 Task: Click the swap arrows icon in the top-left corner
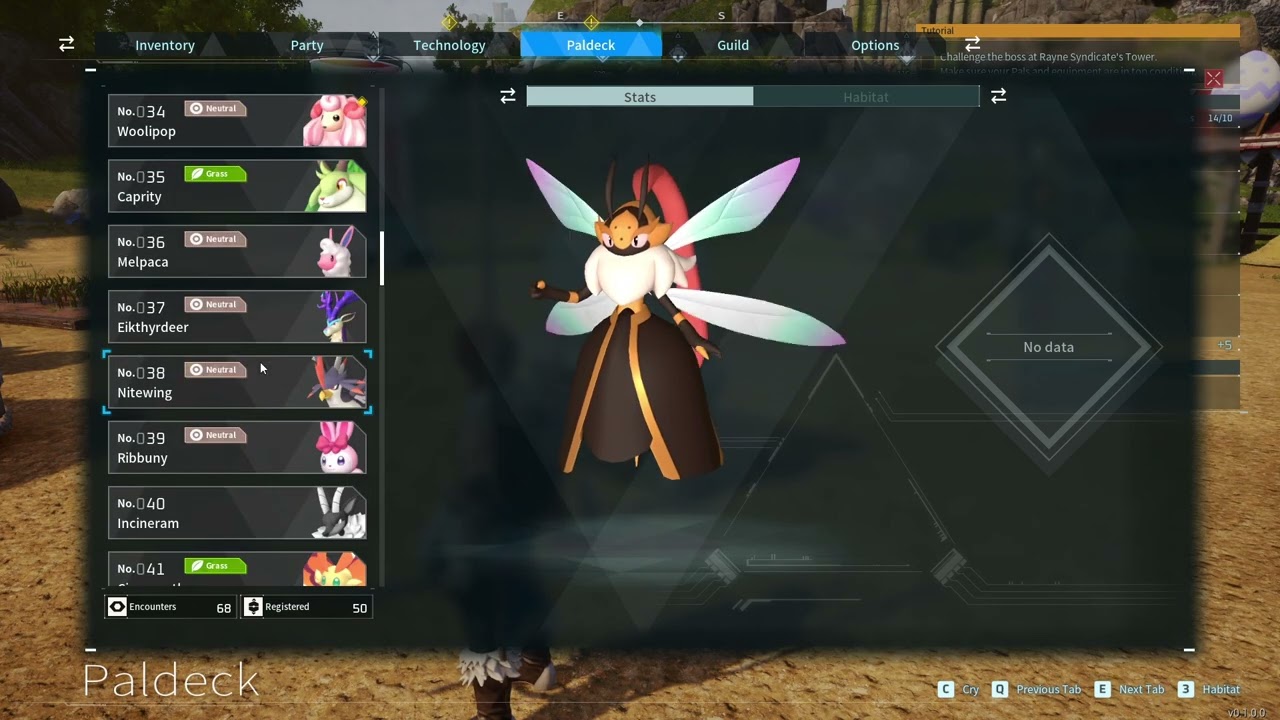[66, 44]
